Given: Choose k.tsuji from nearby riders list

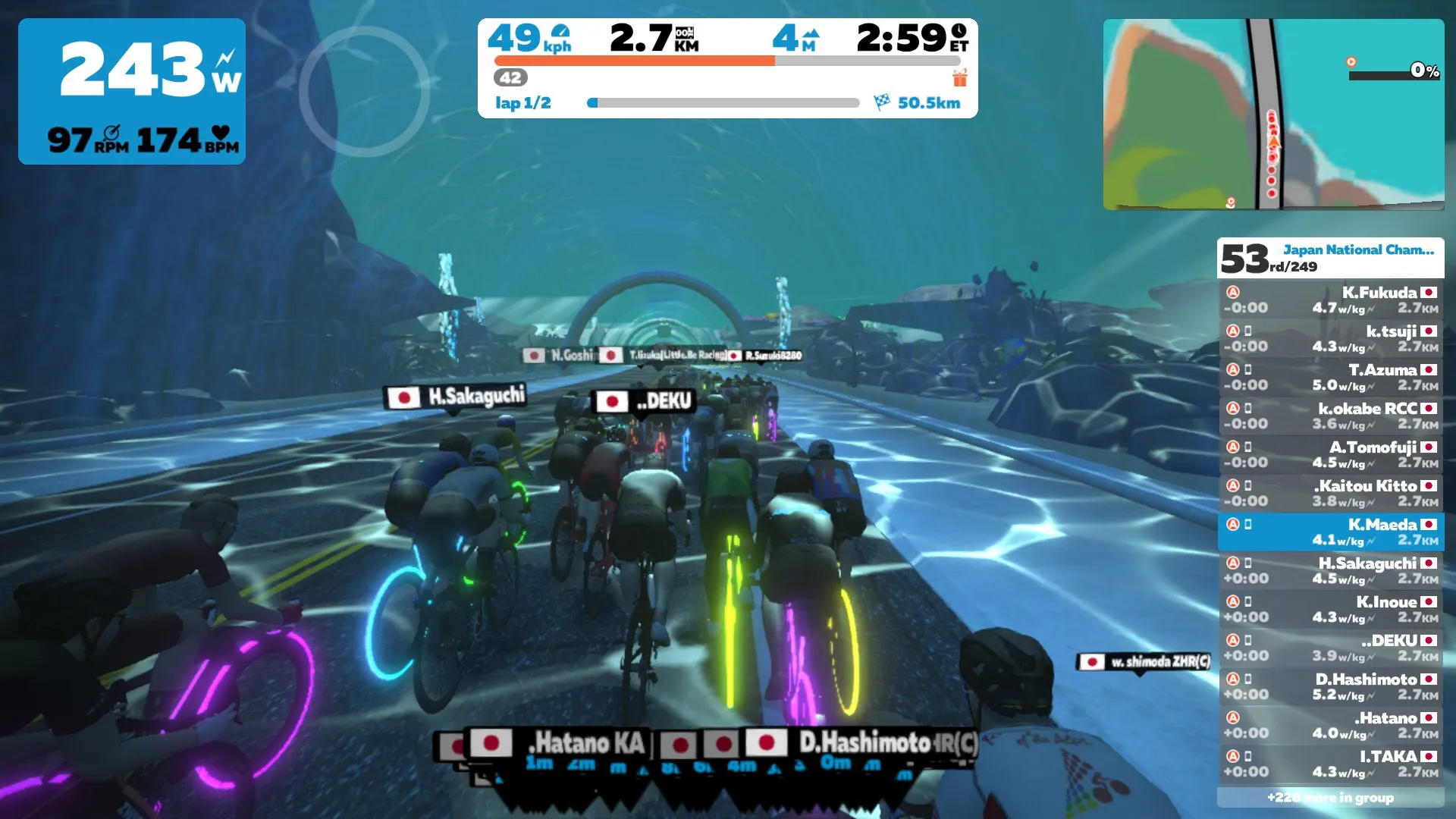Looking at the screenshot, I should click(x=1330, y=338).
